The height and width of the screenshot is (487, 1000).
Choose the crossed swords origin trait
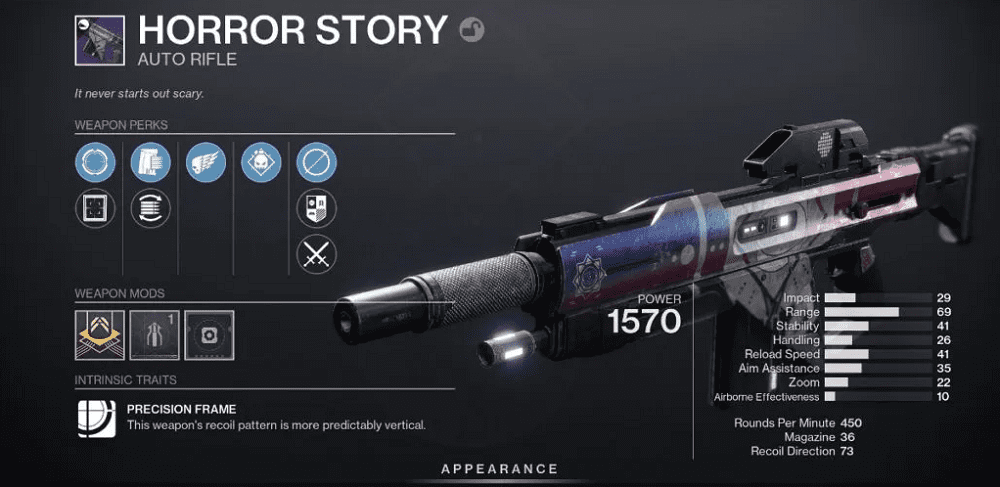[x=317, y=254]
